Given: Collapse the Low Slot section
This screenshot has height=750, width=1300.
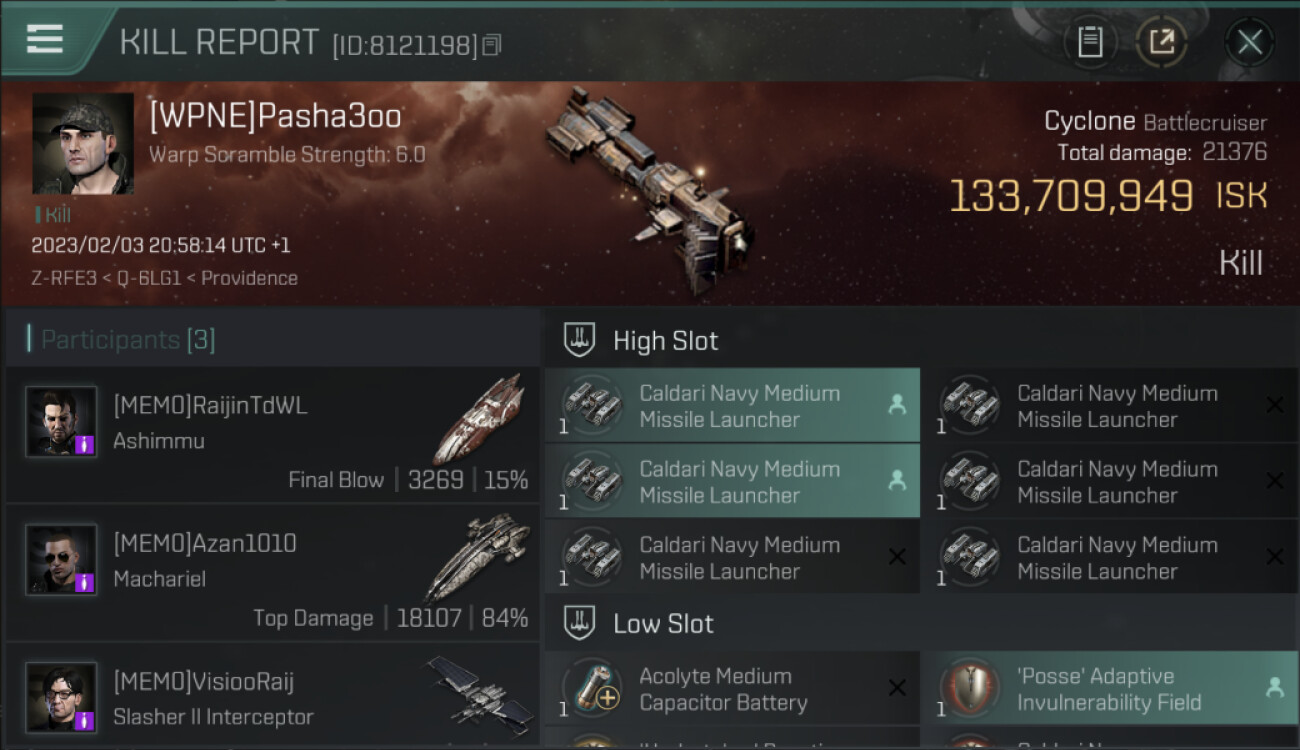Looking at the screenshot, I should pos(663,624).
